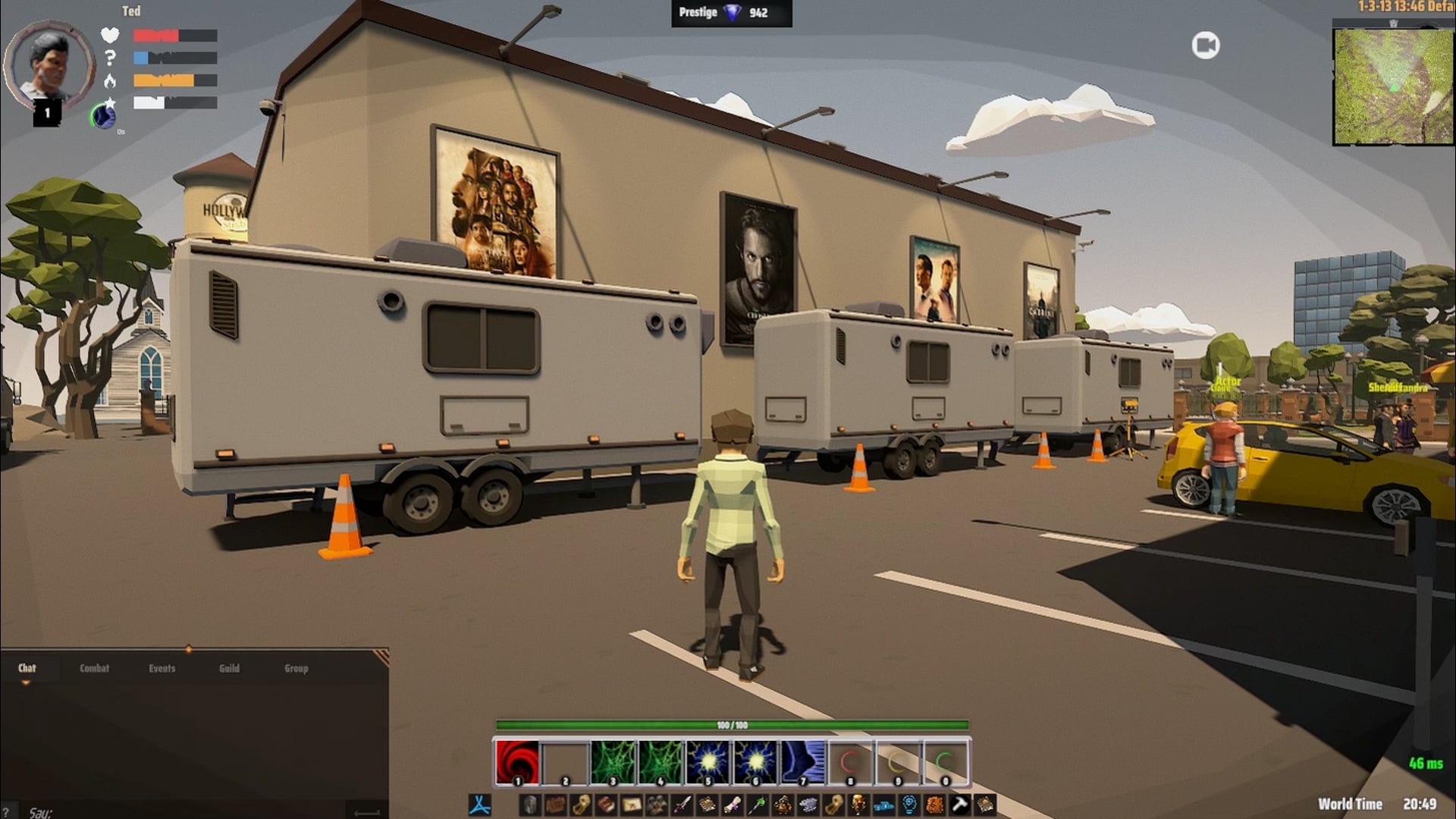The image size is (1456, 819).
Task: Open the sword icon in the toolbar
Action: [682, 804]
